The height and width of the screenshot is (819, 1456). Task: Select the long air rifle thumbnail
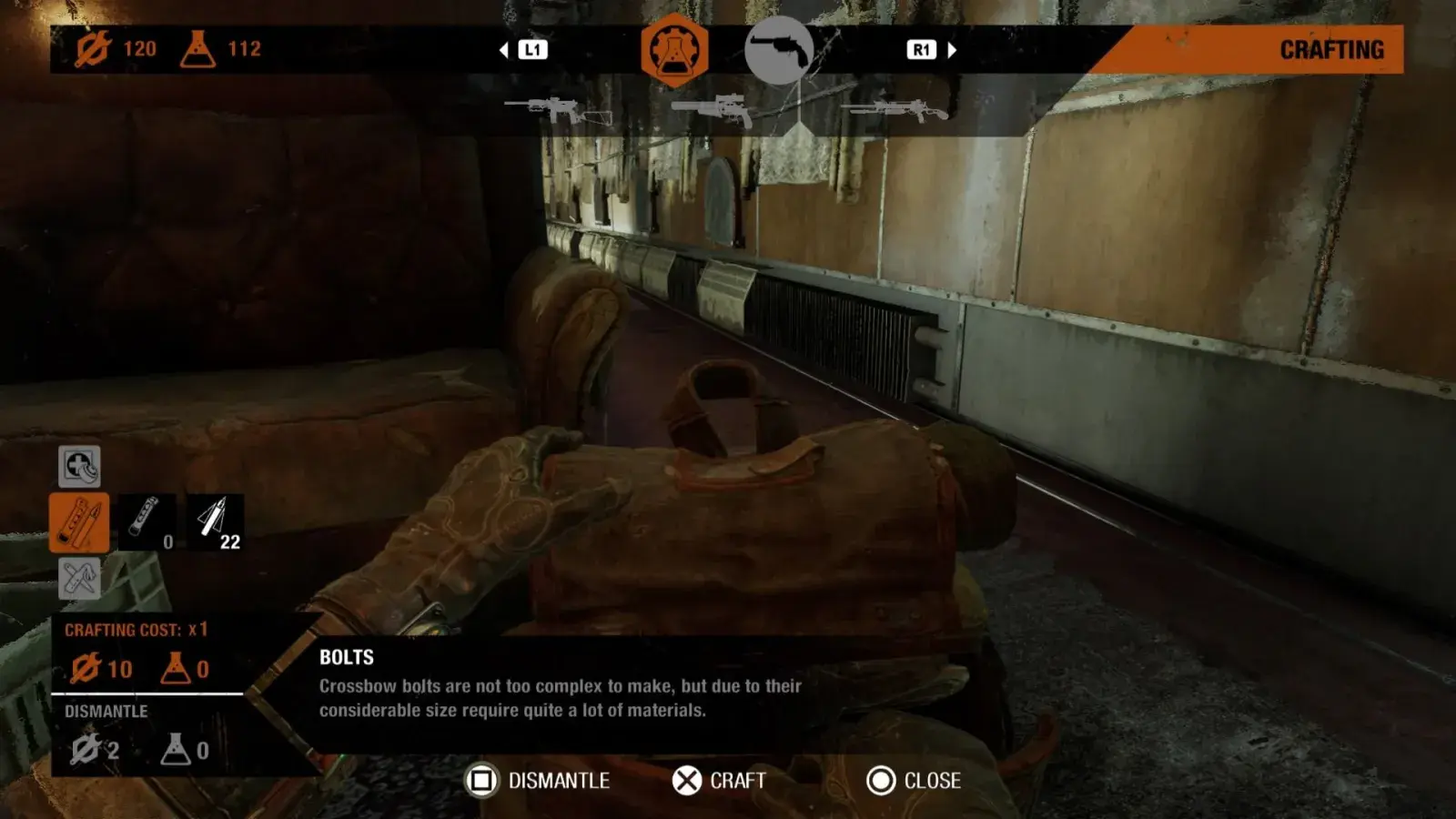point(894,111)
